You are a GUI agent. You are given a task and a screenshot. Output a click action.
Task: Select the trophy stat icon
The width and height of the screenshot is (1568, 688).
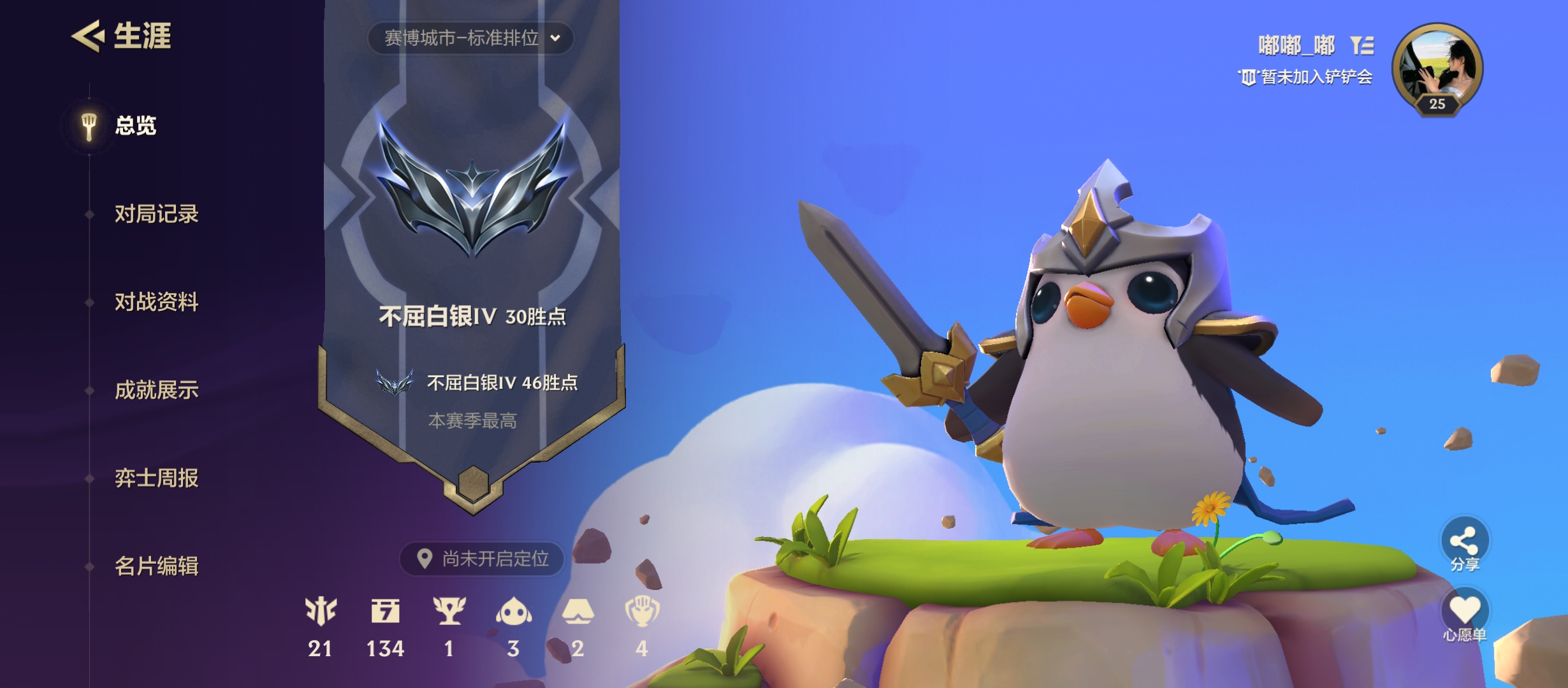[449, 612]
